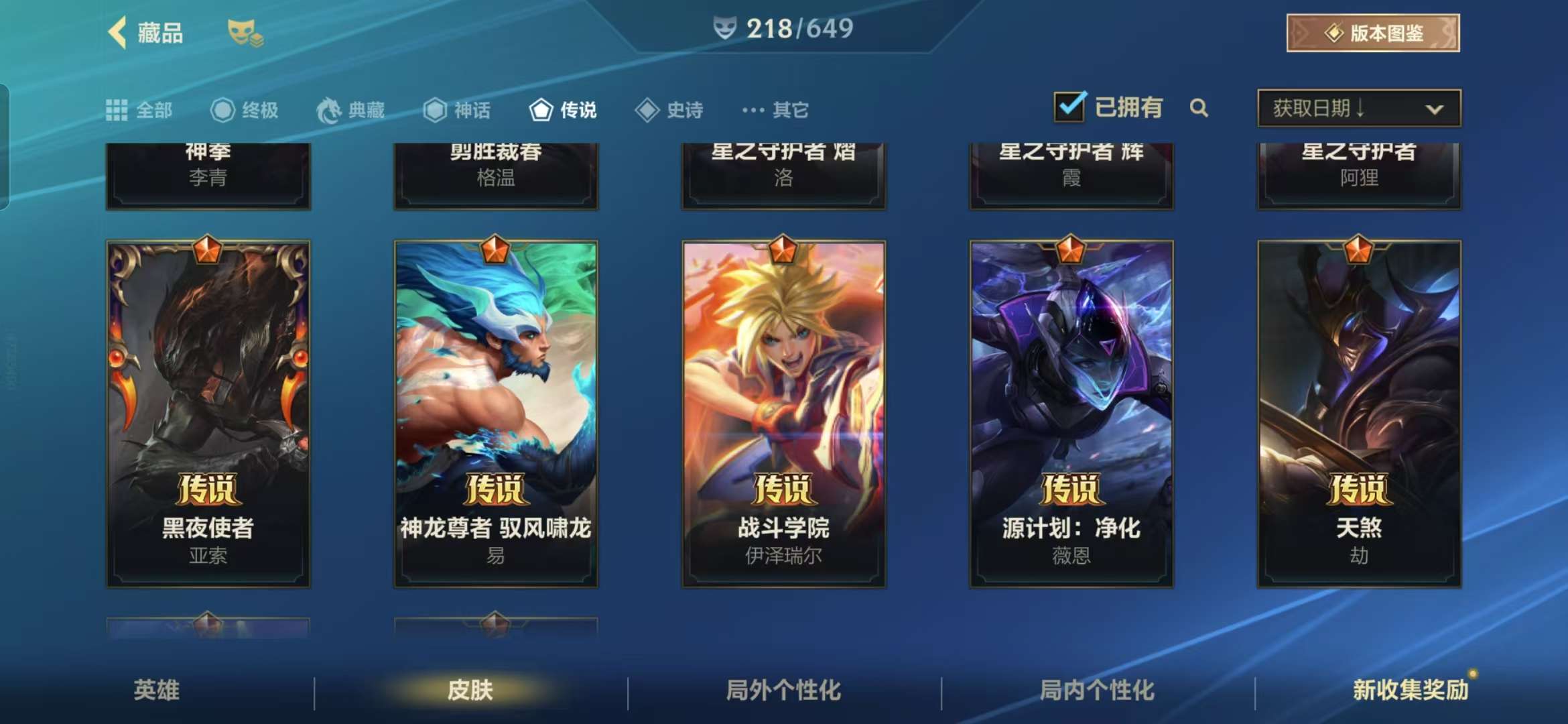The image size is (1568, 724).
Task: Open skin search with the magnifier icon
Action: pyautogui.click(x=1199, y=108)
